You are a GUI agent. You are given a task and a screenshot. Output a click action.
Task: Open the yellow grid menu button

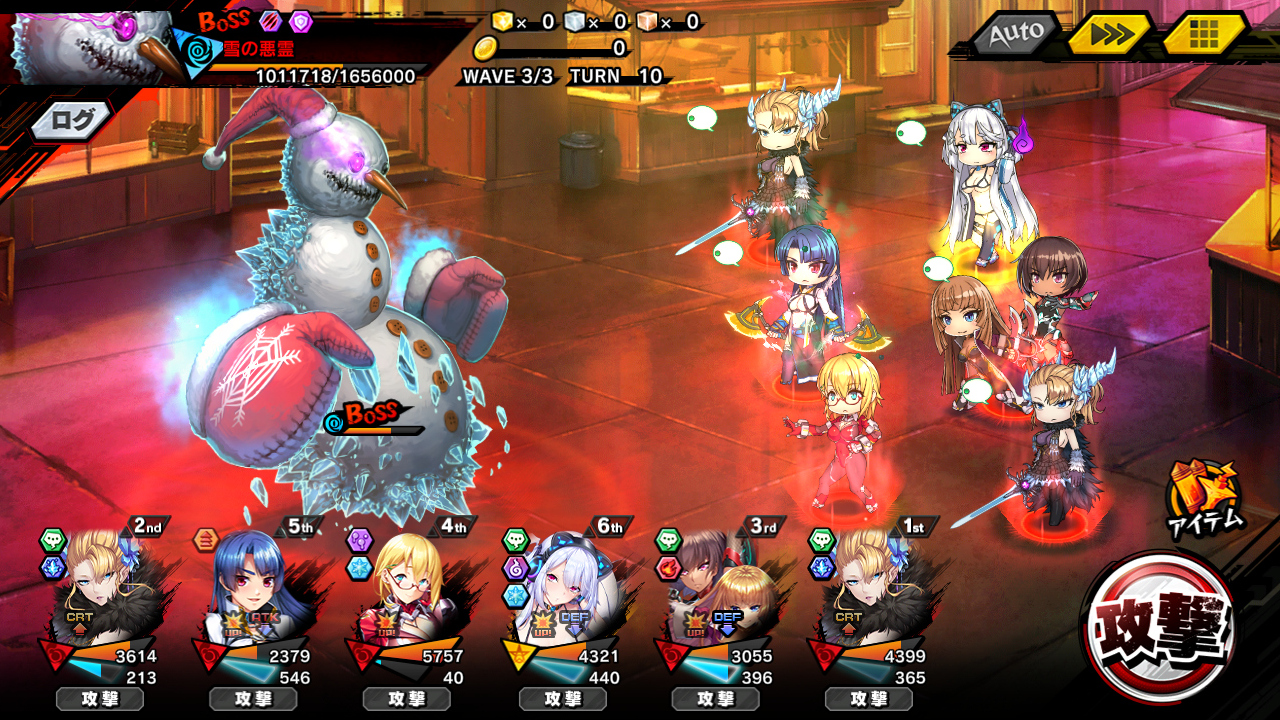coord(1204,35)
